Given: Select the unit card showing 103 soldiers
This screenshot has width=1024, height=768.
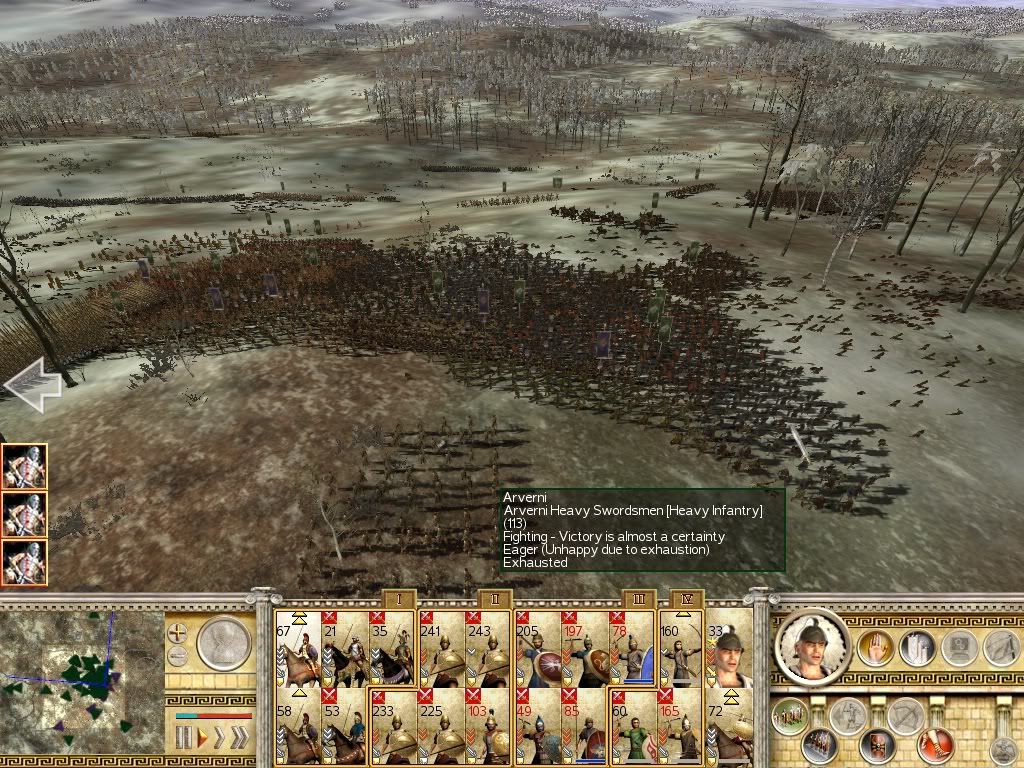Looking at the screenshot, I should (489, 725).
